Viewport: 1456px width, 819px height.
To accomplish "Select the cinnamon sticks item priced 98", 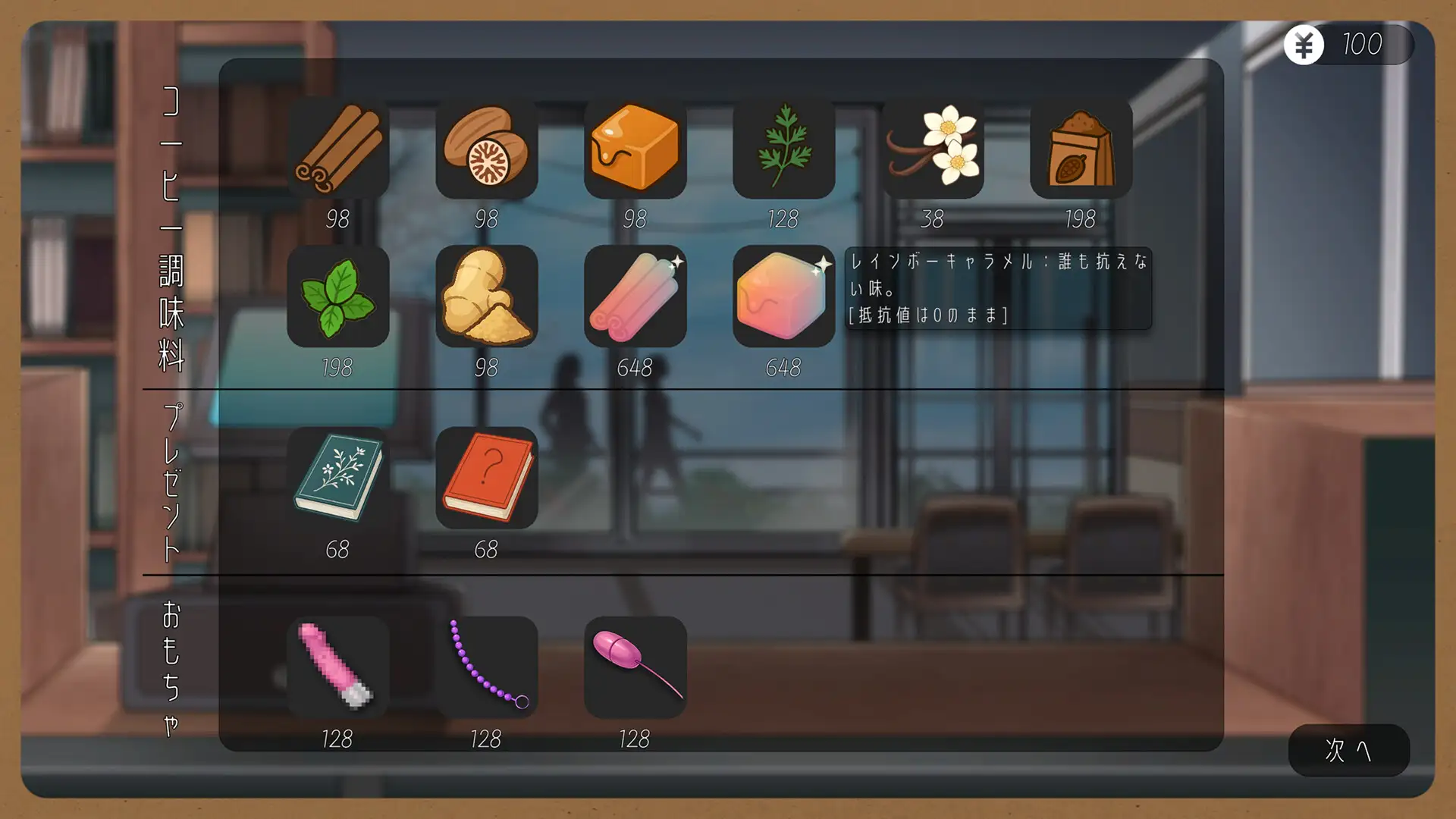I will pyautogui.click(x=339, y=149).
